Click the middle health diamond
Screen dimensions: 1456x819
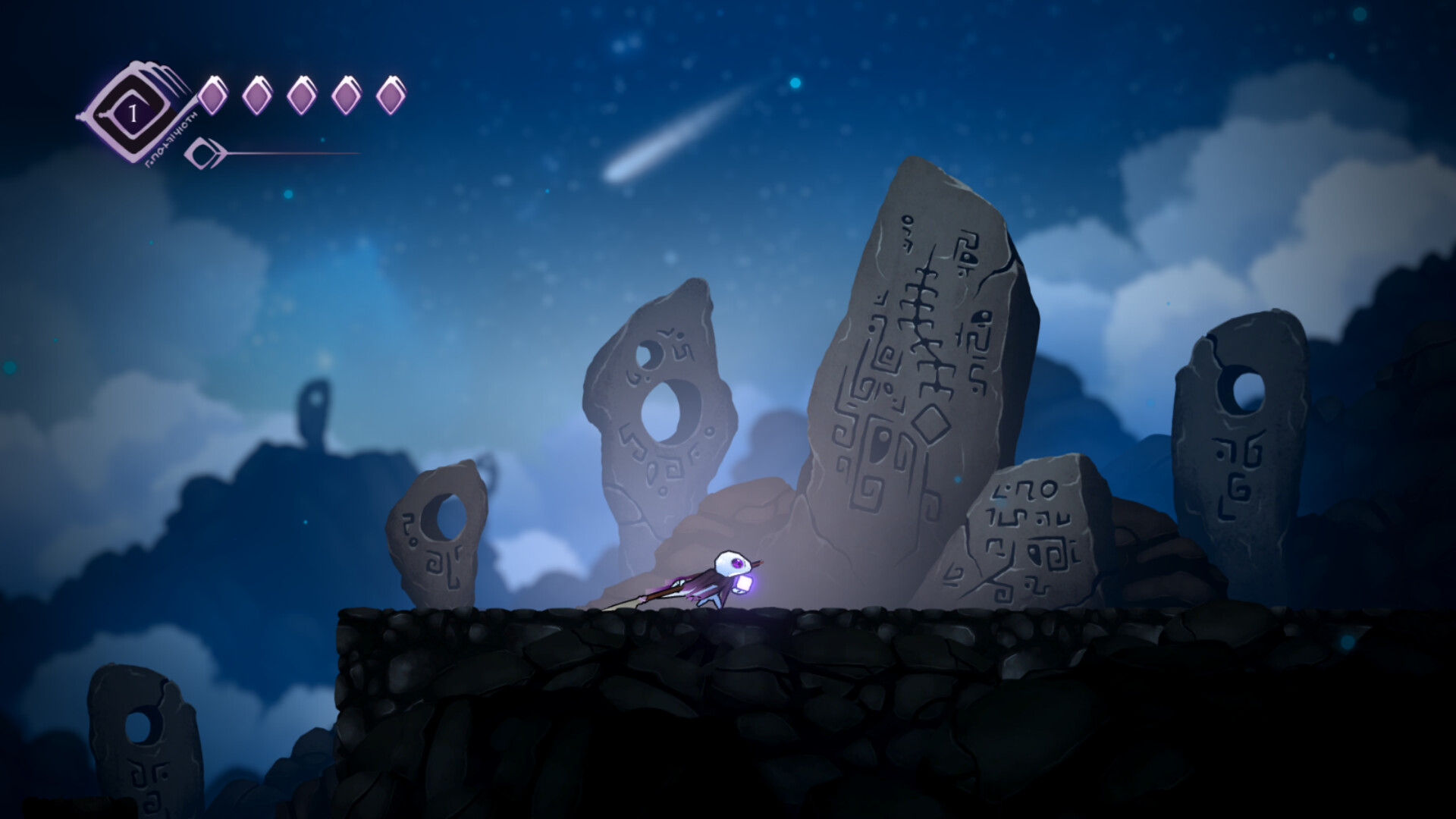pos(303,94)
